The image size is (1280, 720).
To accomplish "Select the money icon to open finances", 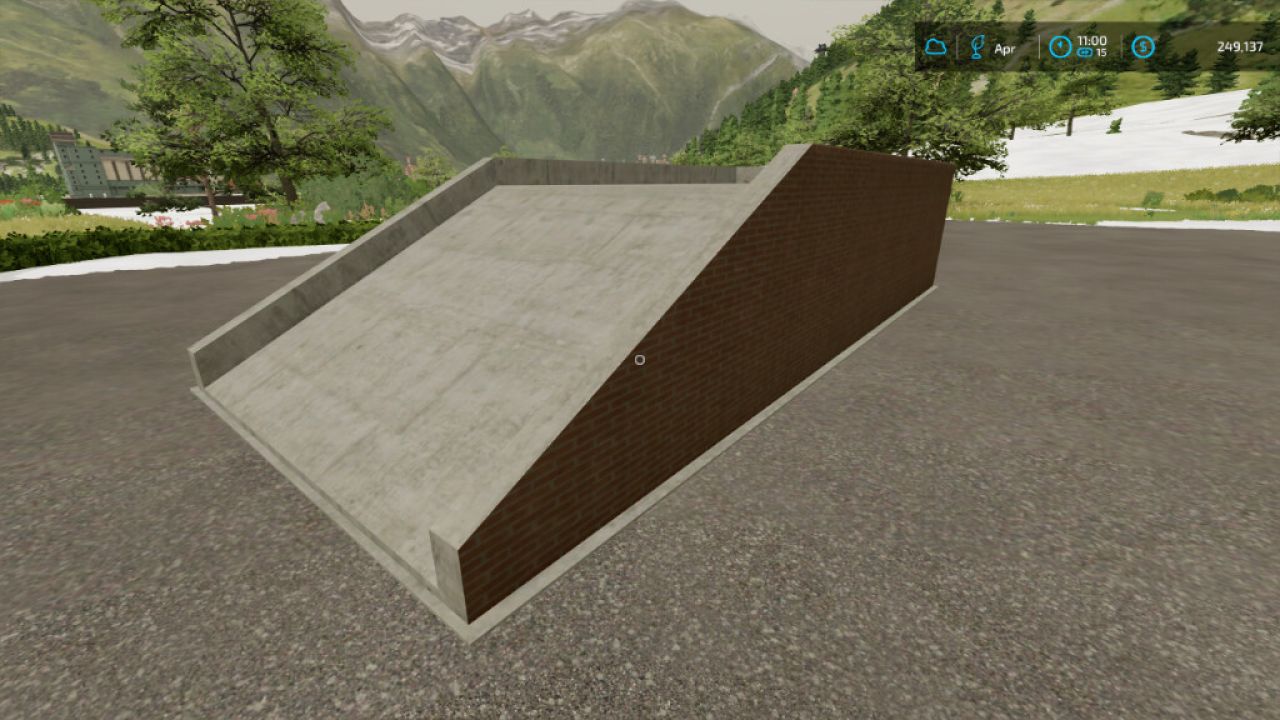I will [x=1141, y=46].
